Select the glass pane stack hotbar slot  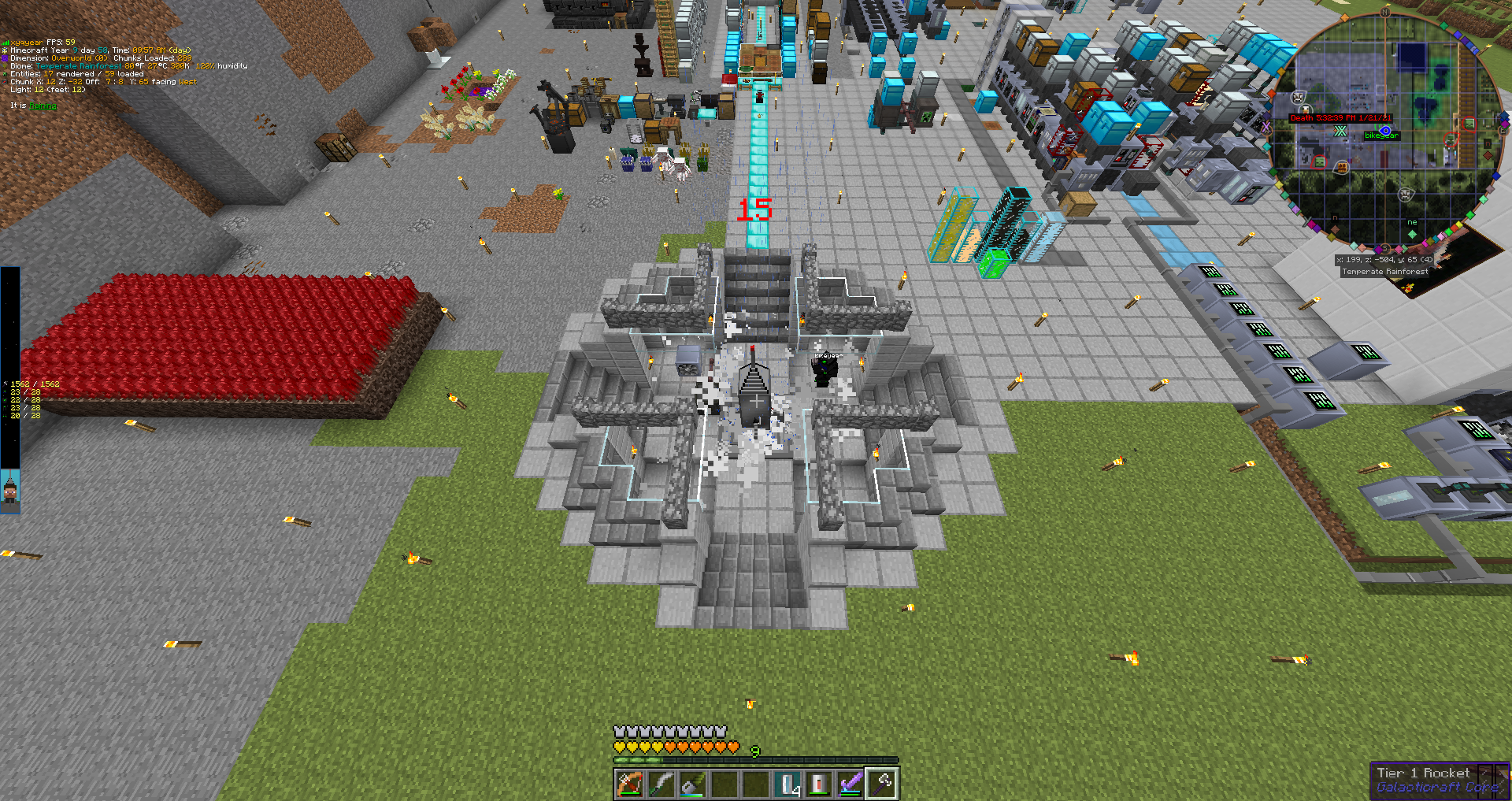[787, 784]
